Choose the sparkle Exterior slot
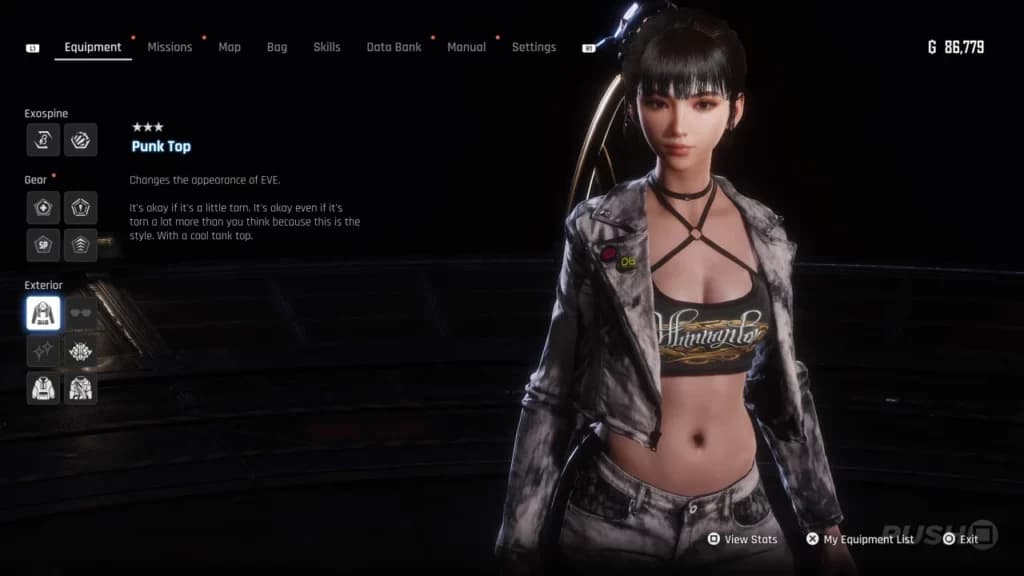The width and height of the screenshot is (1024, 576). tap(43, 350)
